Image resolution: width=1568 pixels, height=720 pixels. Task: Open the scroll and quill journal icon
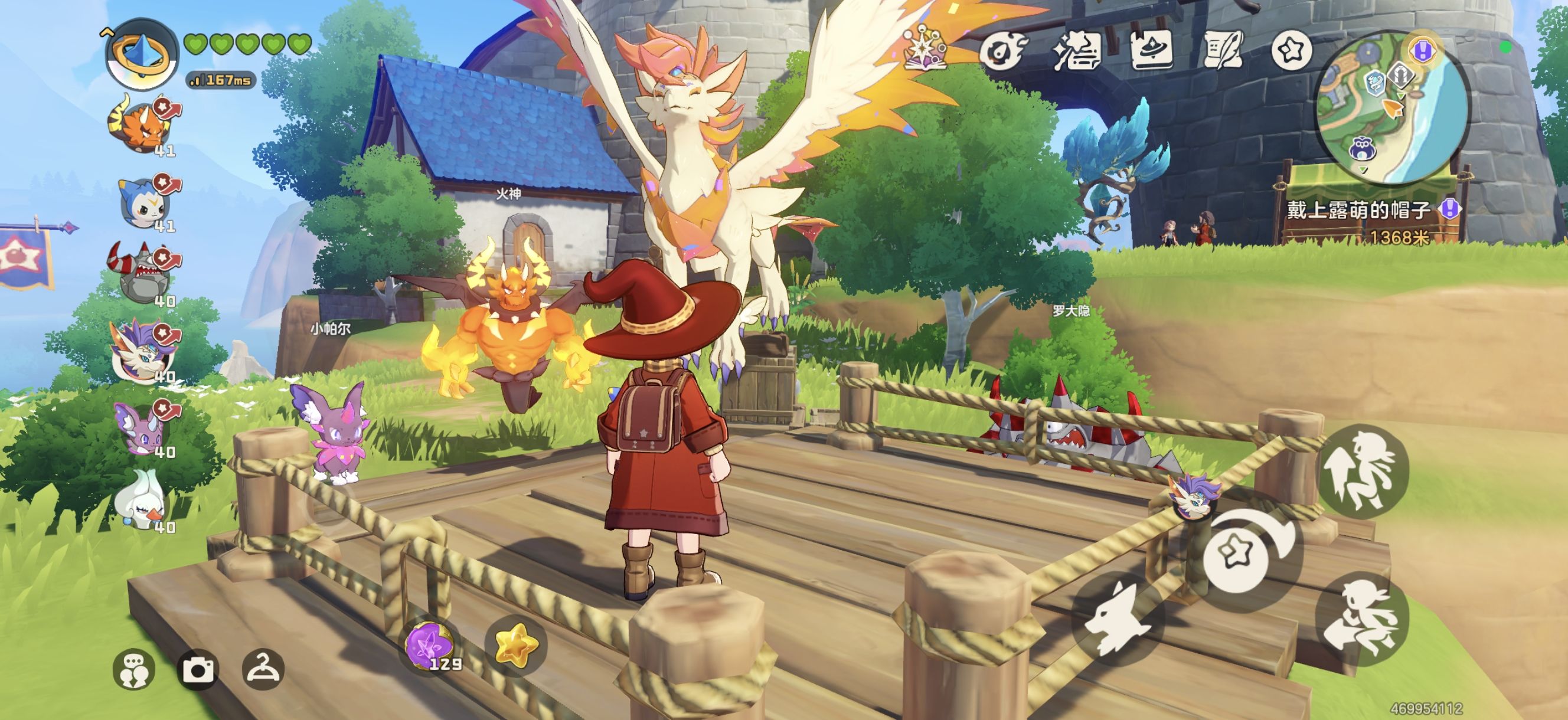pos(1222,50)
